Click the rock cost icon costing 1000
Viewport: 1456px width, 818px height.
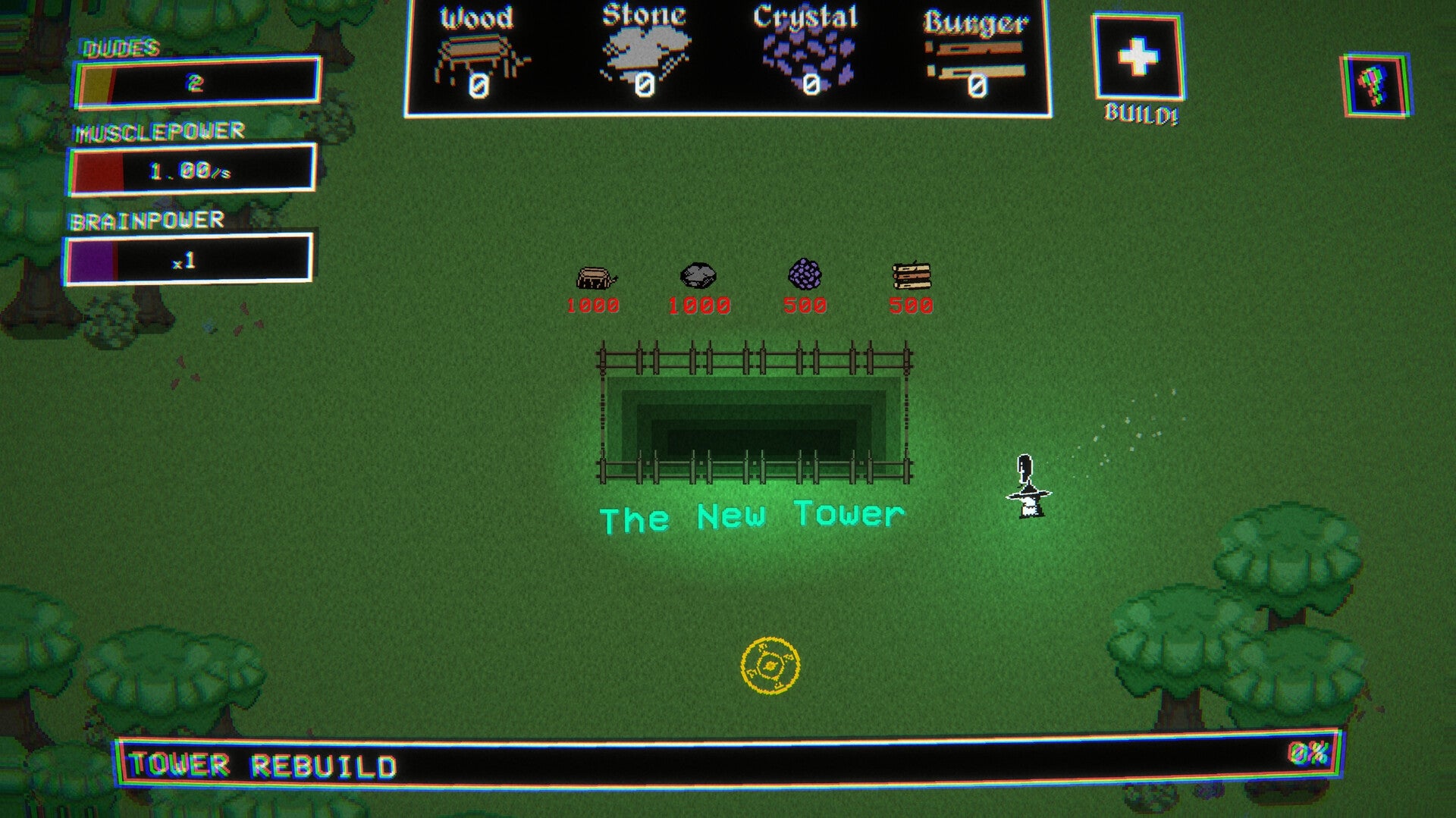pyautogui.click(x=698, y=274)
